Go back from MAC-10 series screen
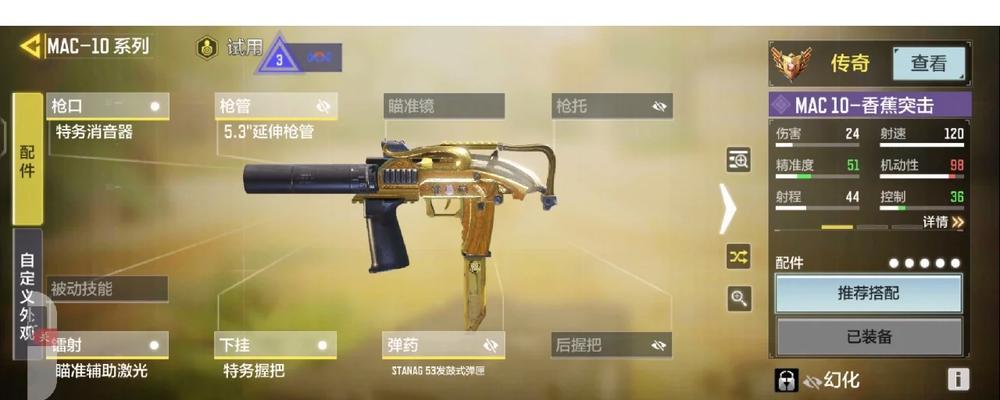Viewport: 1000px width, 400px height. (x=30, y=46)
